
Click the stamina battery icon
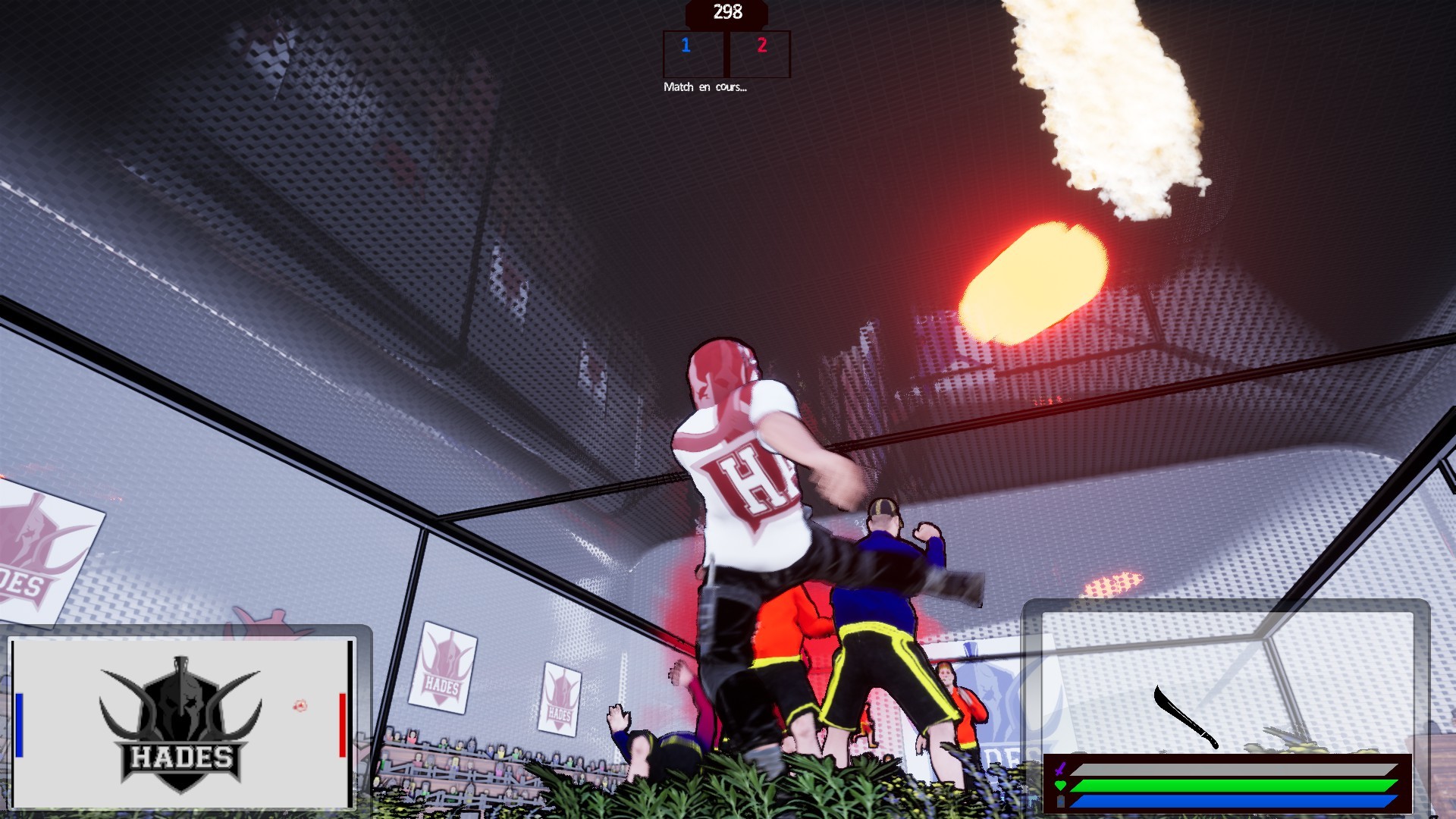(x=1060, y=800)
